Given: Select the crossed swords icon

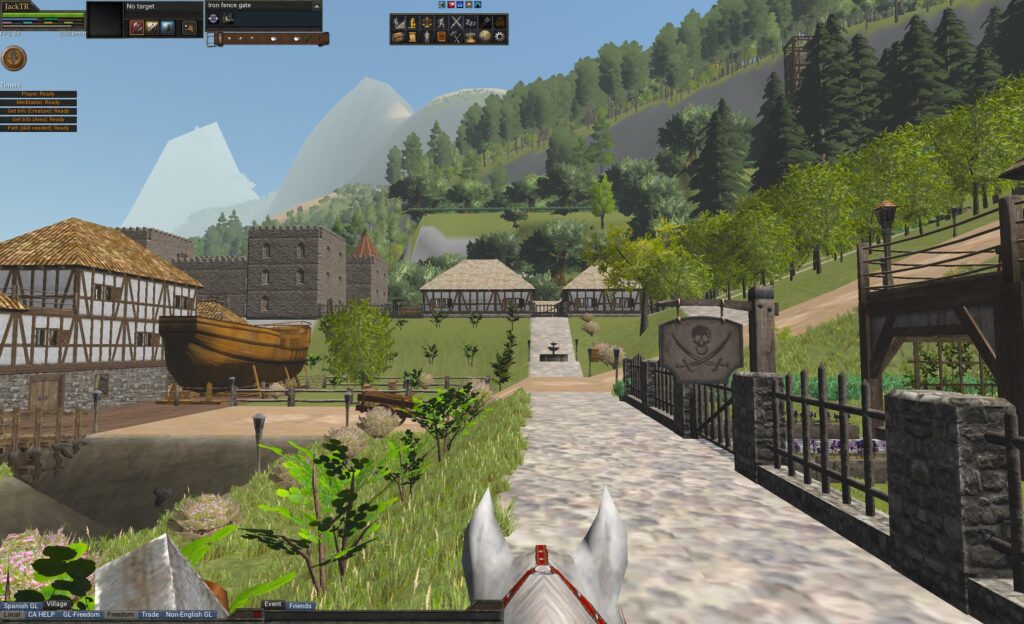Looking at the screenshot, I should pyautogui.click(x=456, y=22).
